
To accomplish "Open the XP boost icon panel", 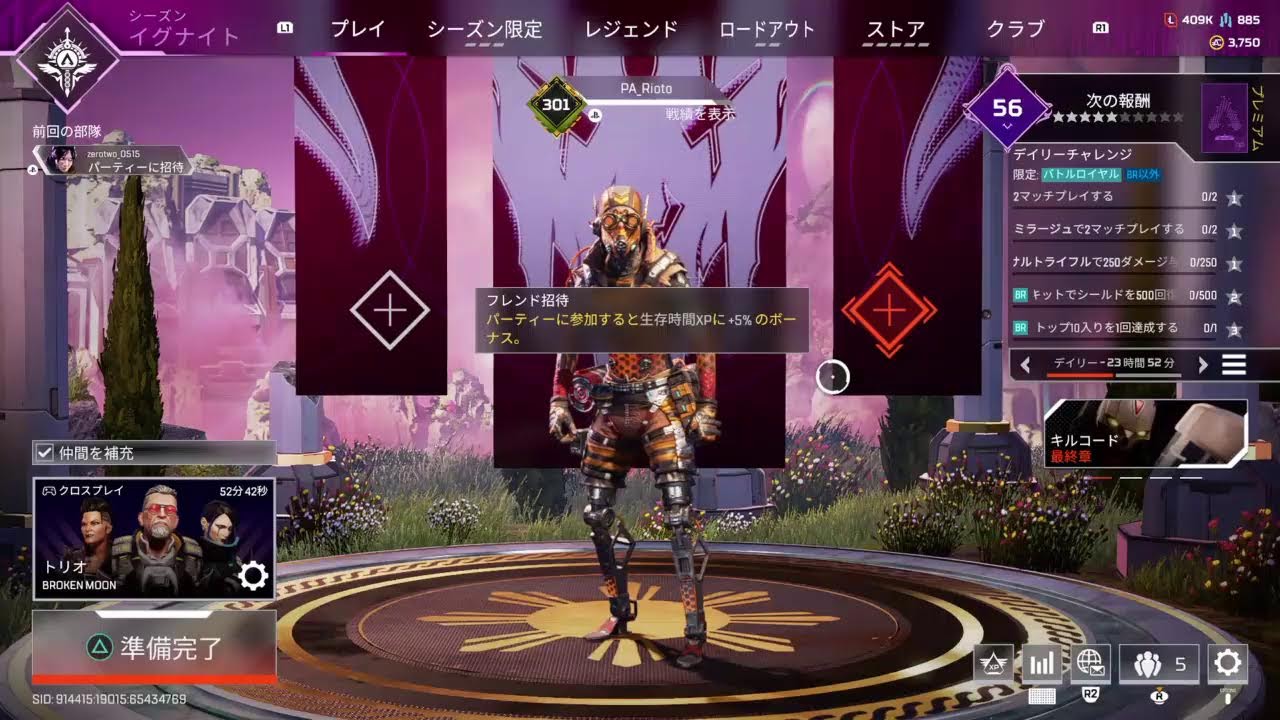I will pos(991,663).
